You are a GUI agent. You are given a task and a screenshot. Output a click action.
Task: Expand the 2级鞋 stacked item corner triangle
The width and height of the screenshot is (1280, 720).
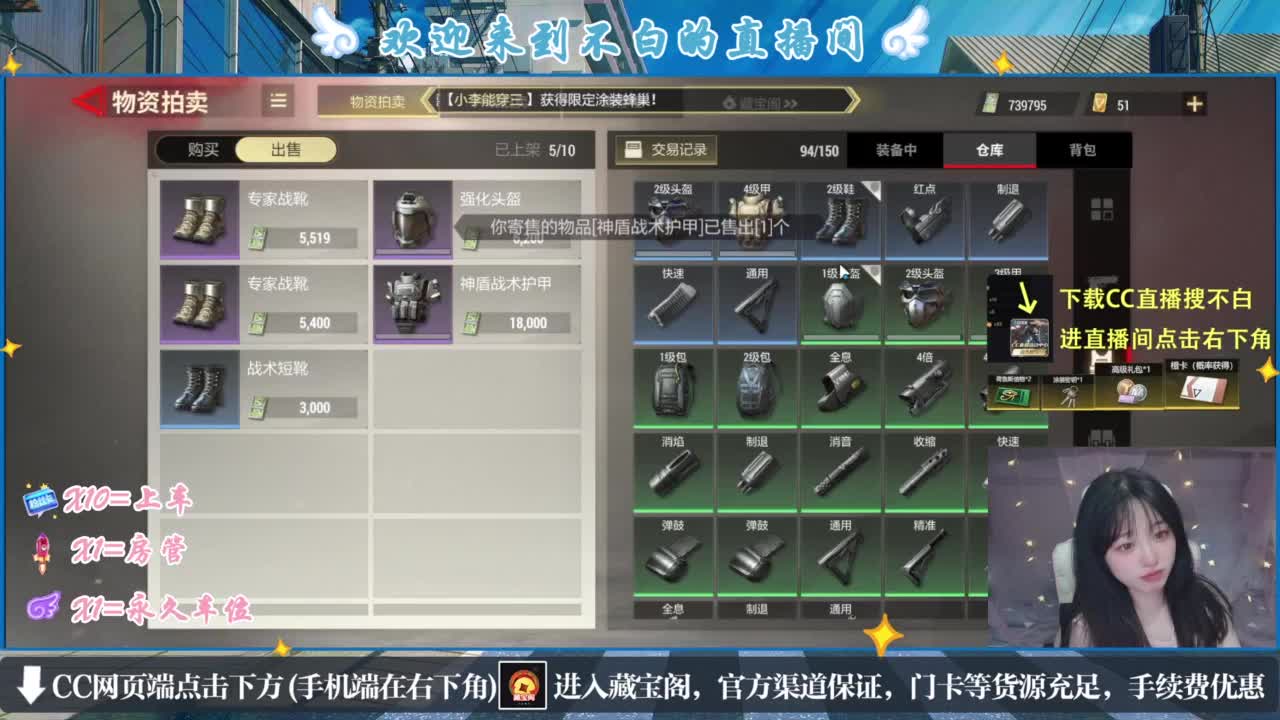(x=870, y=190)
